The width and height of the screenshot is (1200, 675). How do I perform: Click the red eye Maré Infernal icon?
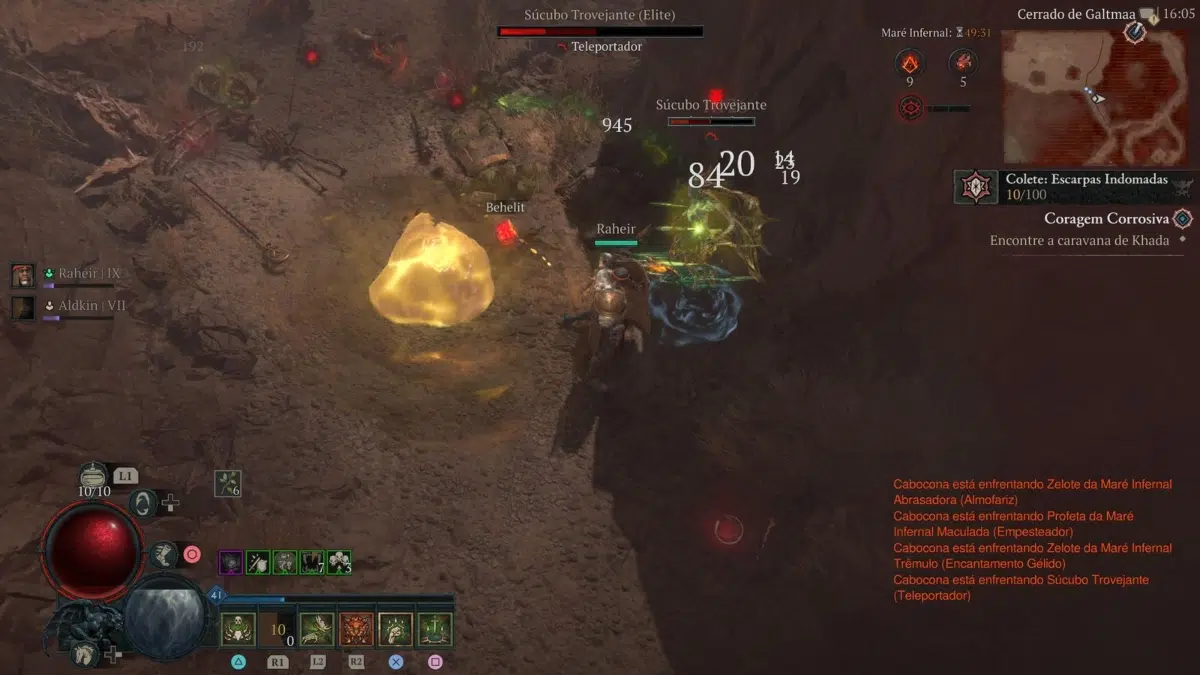910,108
